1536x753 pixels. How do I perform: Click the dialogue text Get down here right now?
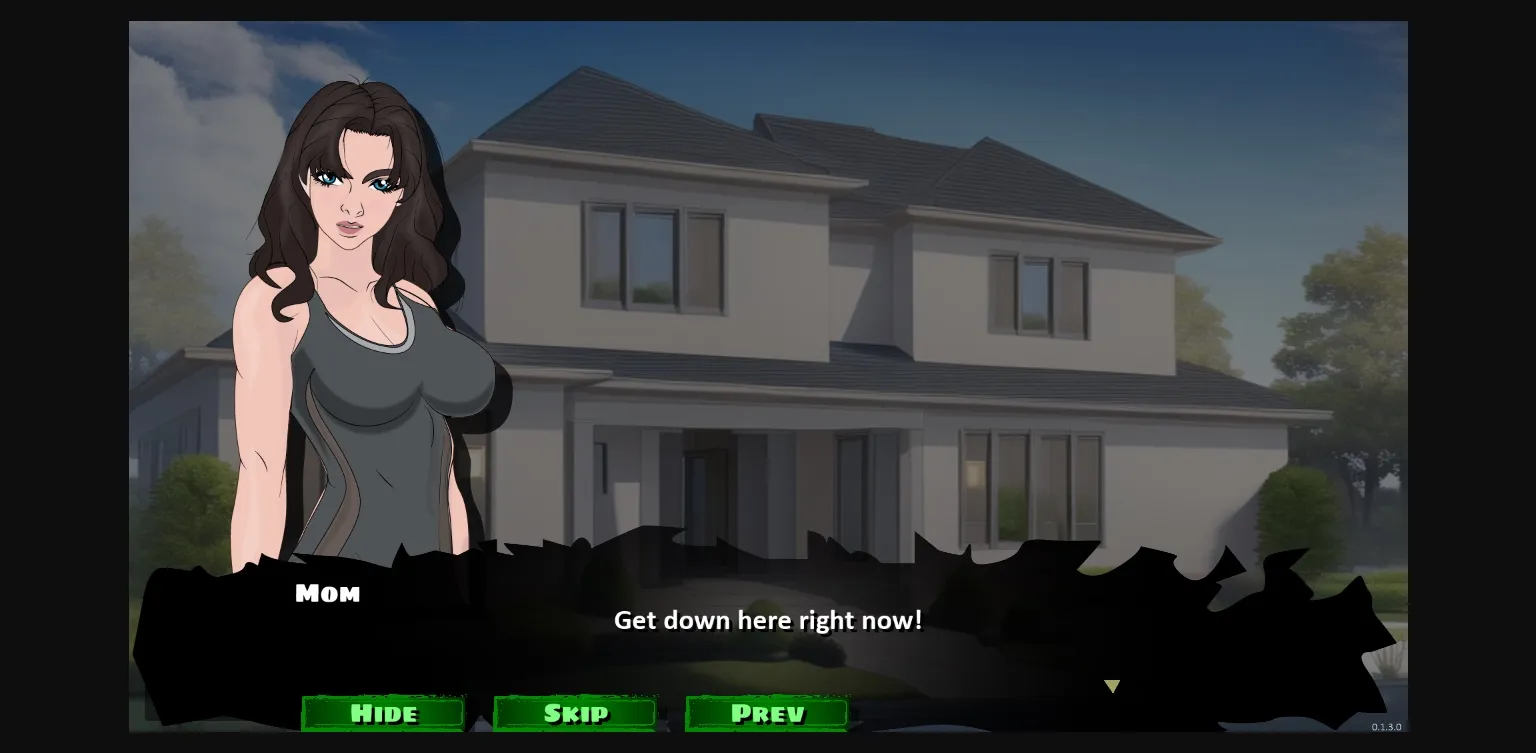point(768,620)
